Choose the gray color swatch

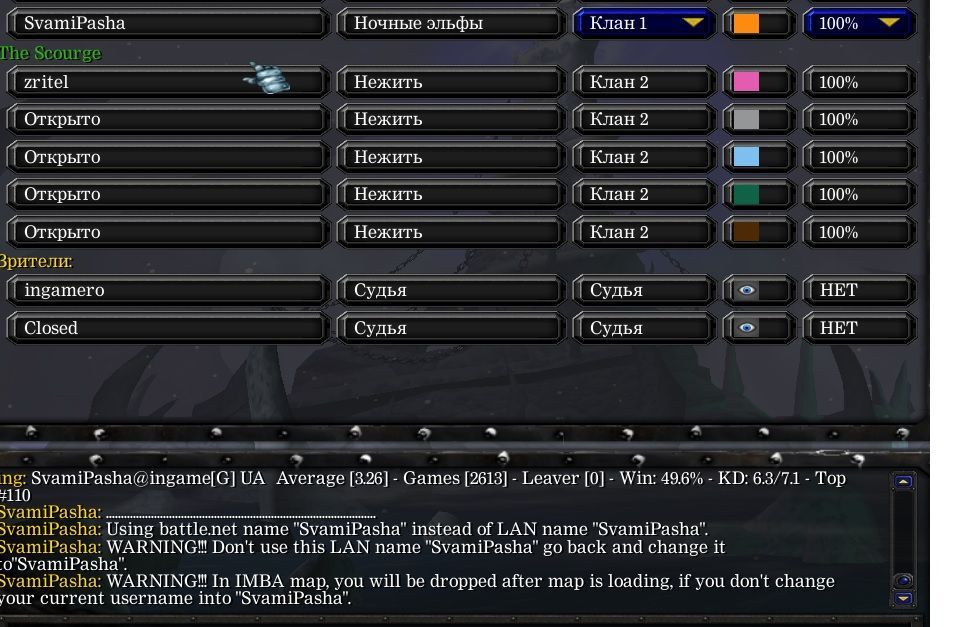coord(747,119)
